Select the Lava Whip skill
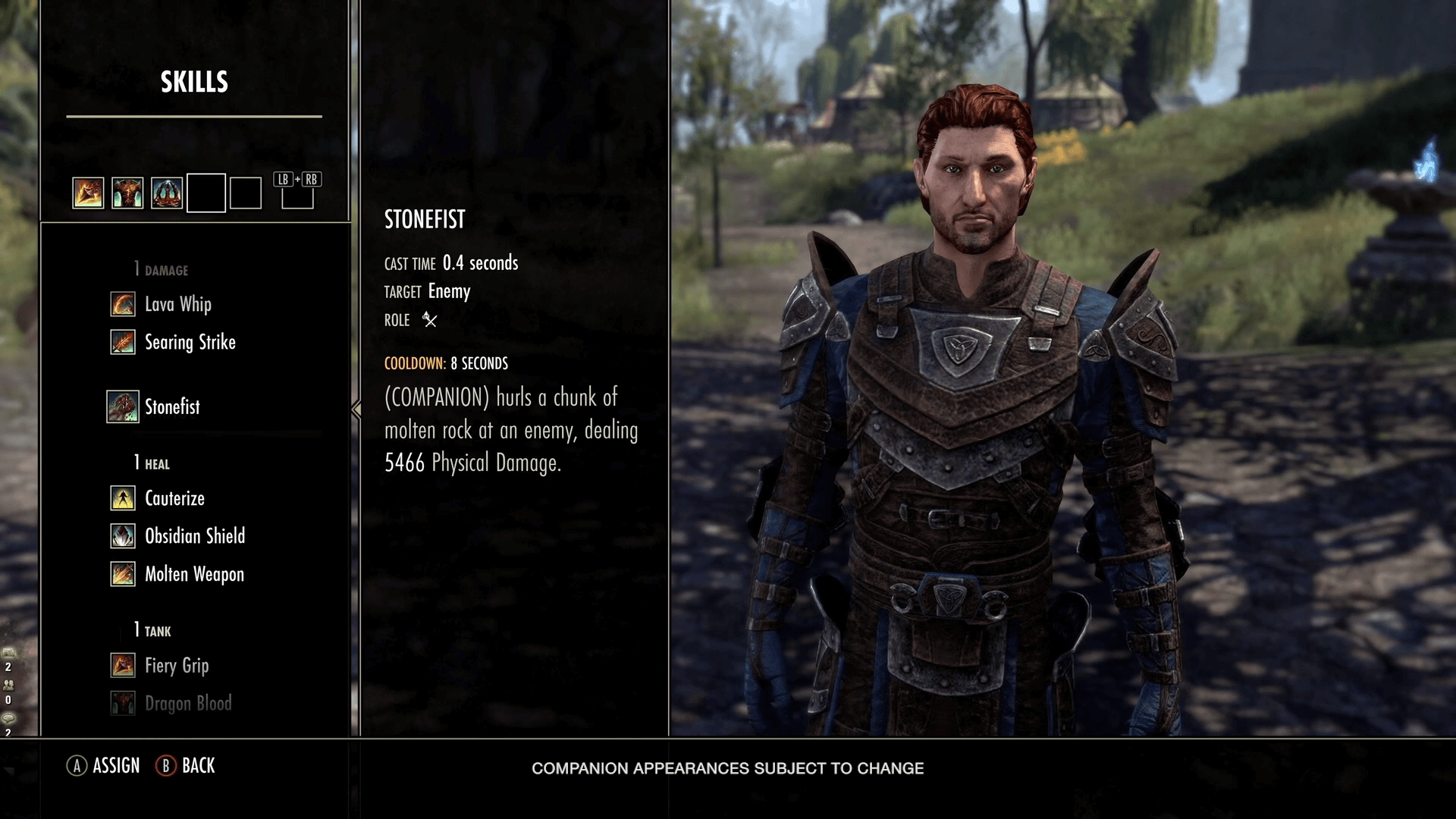Viewport: 1456px width, 819px height. pyautogui.click(x=177, y=305)
